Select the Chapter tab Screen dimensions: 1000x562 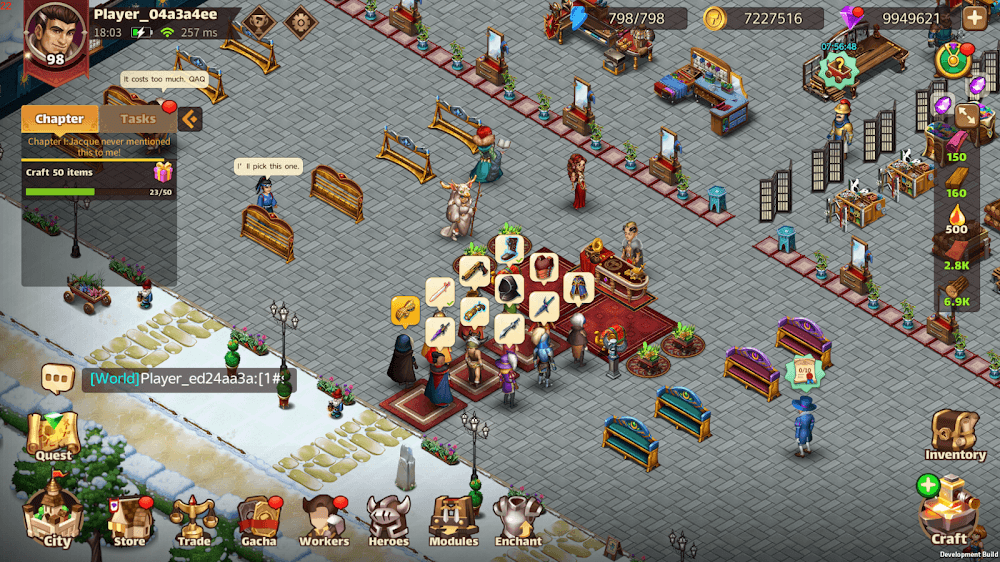tap(60, 119)
